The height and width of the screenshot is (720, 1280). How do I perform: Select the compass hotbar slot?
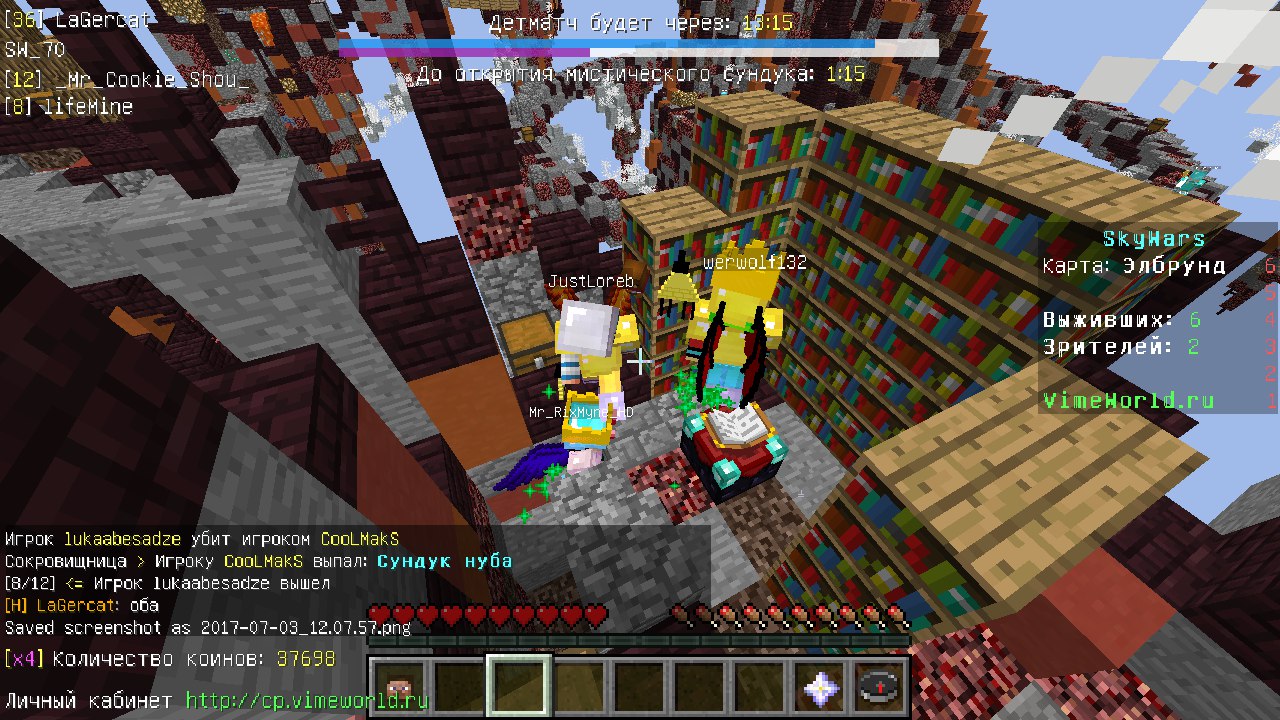879,687
